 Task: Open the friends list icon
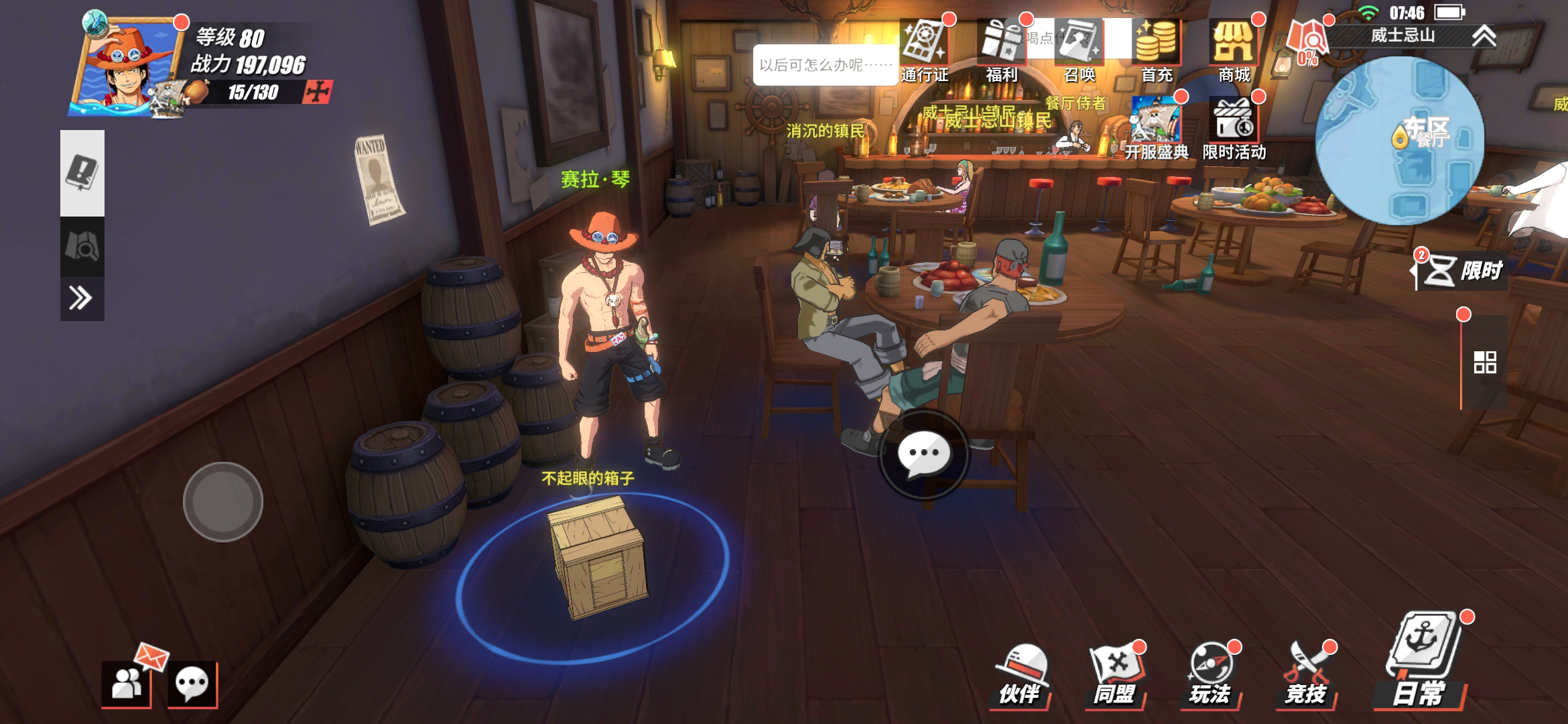(126, 684)
